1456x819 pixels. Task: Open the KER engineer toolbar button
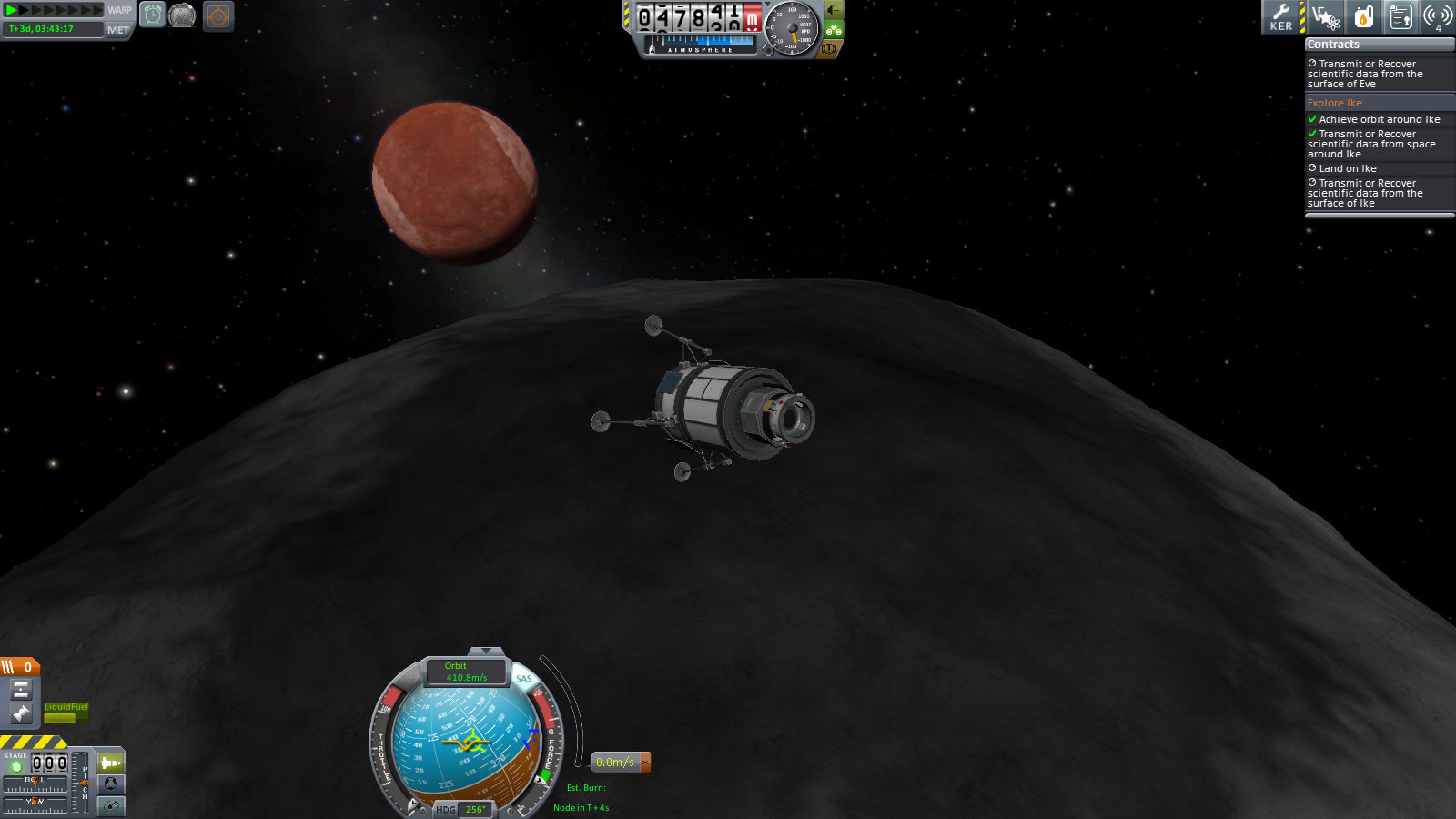point(1281,16)
